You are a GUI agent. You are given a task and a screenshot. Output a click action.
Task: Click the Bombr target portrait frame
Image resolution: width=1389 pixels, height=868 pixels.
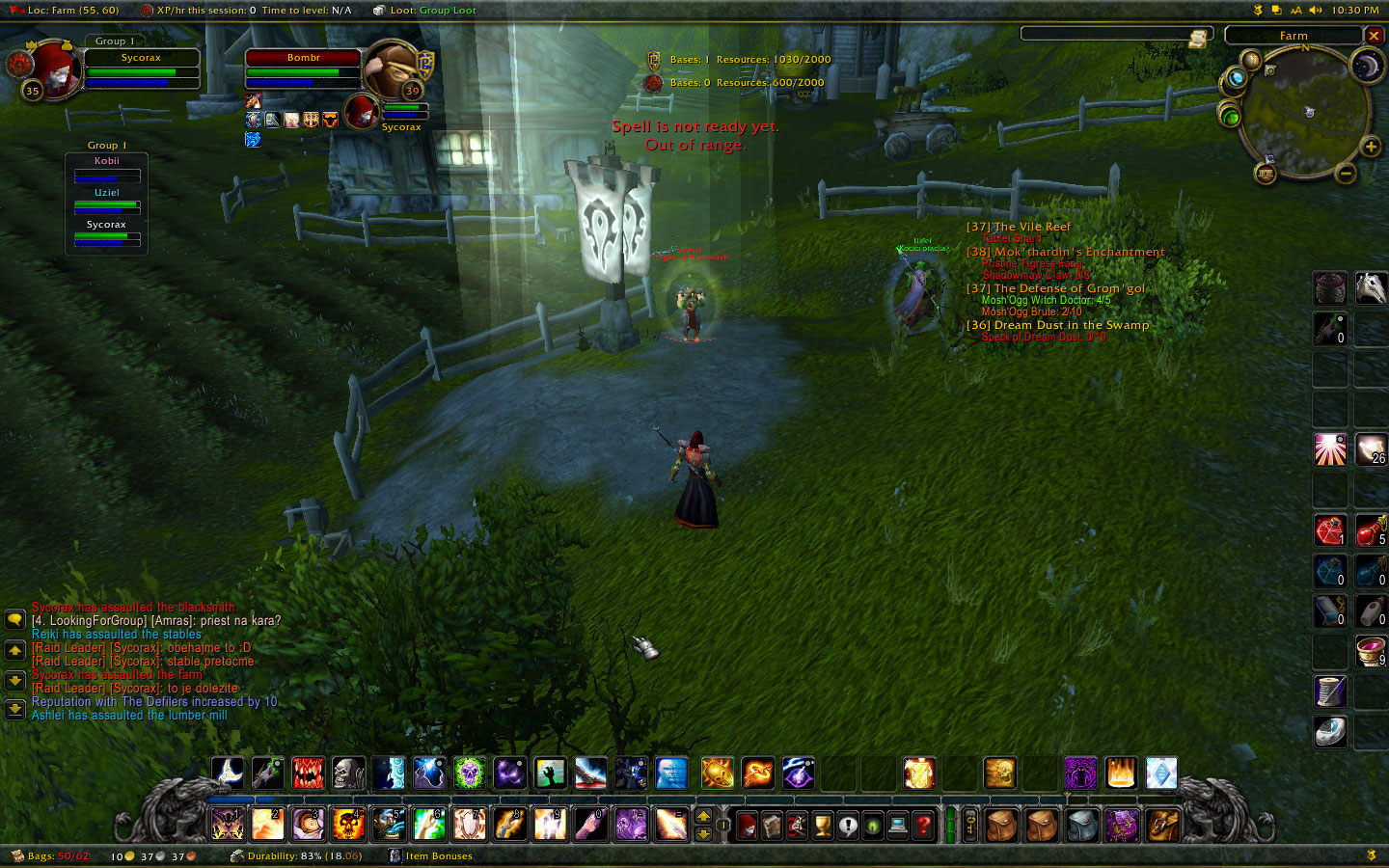click(x=391, y=69)
